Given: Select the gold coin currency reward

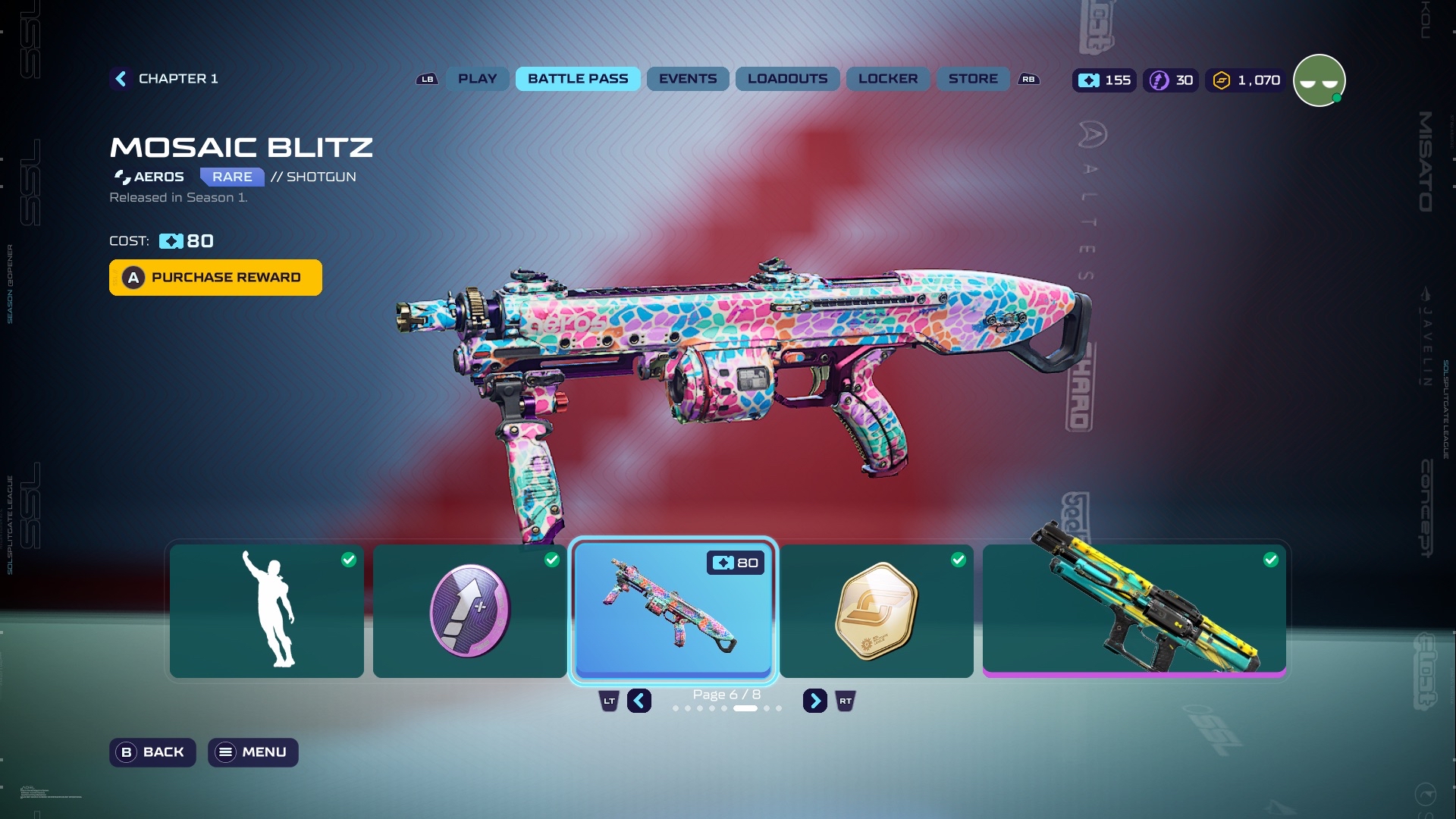Looking at the screenshot, I should pyautogui.click(x=876, y=610).
